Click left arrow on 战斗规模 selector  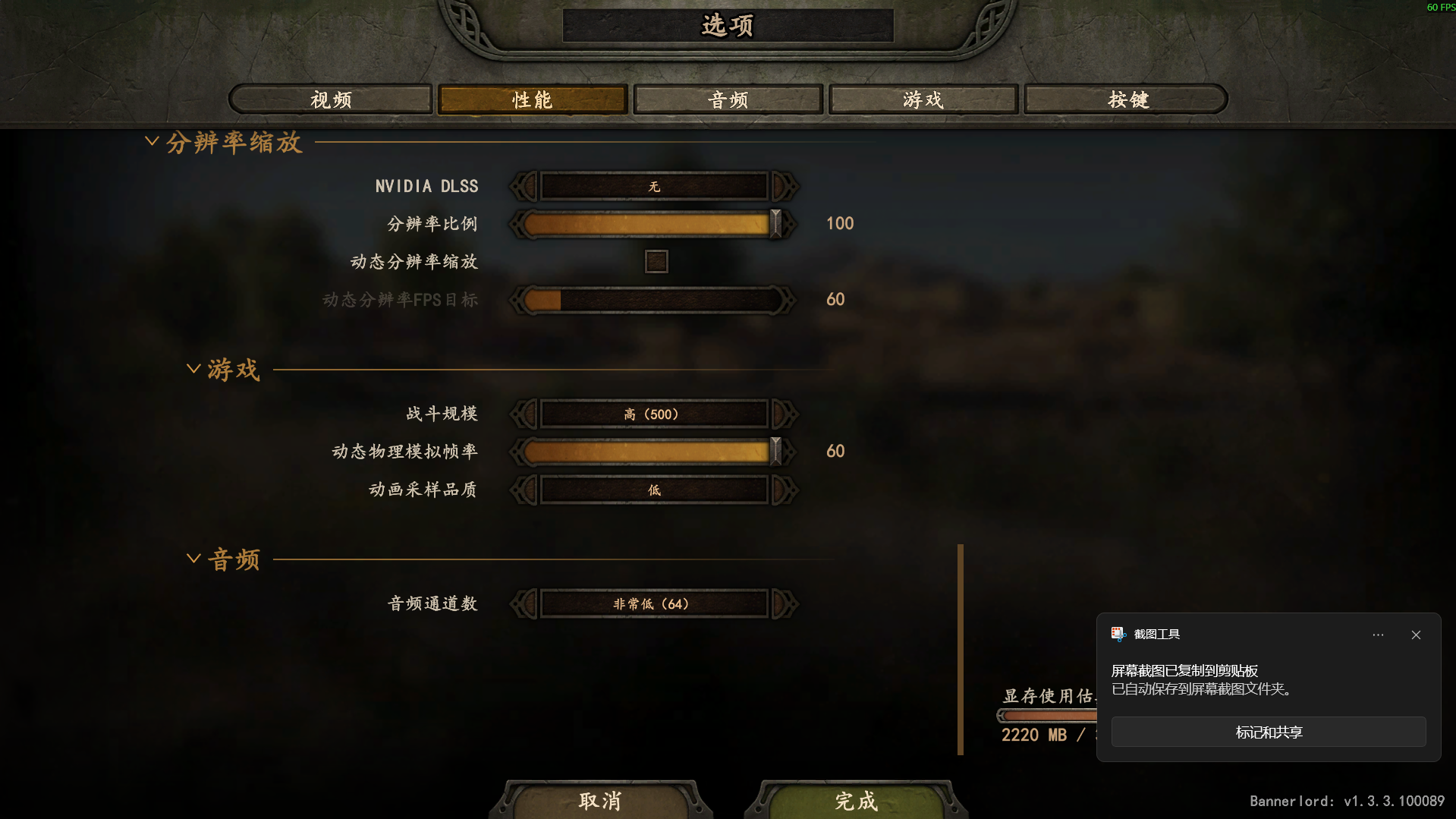point(522,414)
